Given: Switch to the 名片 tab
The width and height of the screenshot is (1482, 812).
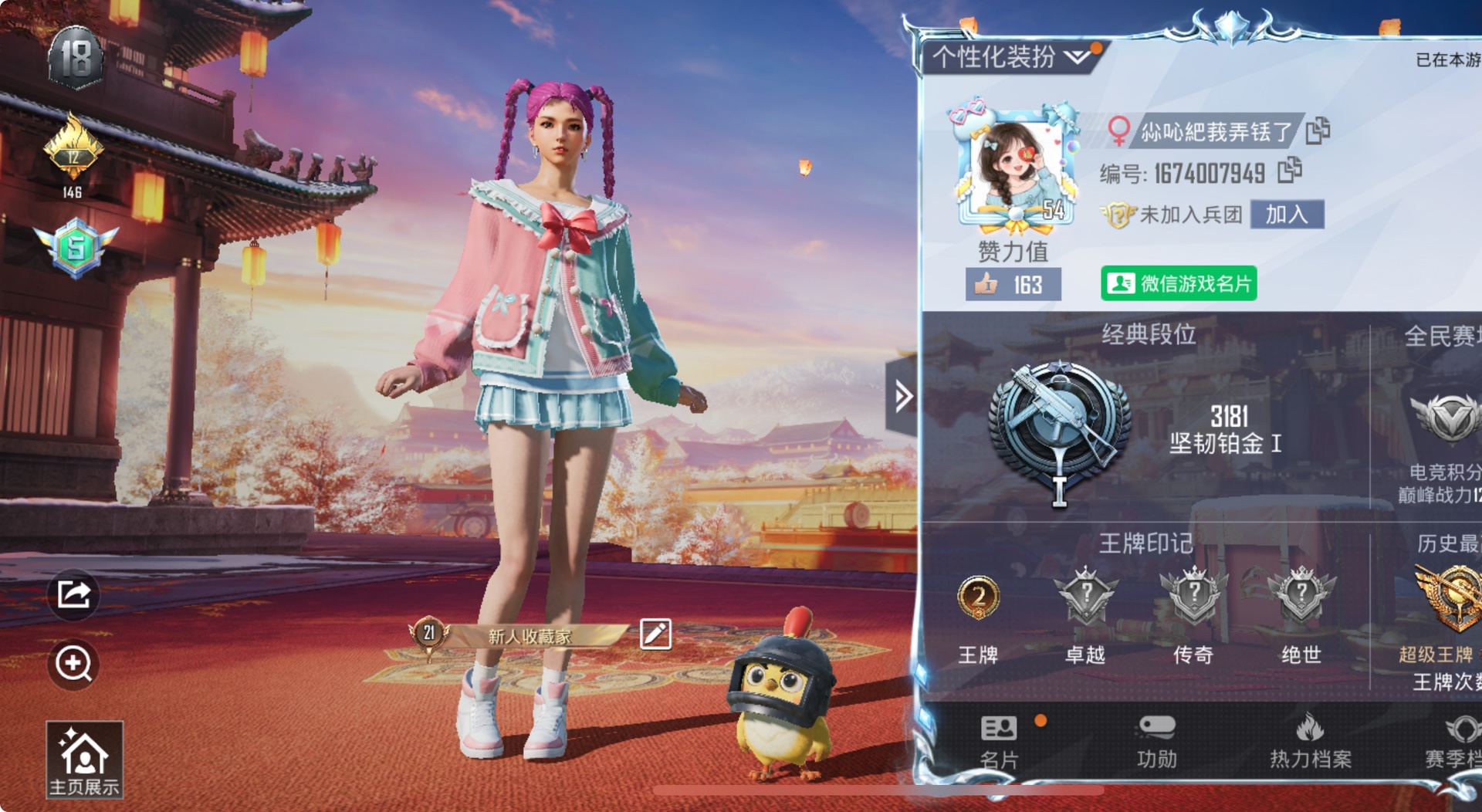Looking at the screenshot, I should tap(999, 741).
